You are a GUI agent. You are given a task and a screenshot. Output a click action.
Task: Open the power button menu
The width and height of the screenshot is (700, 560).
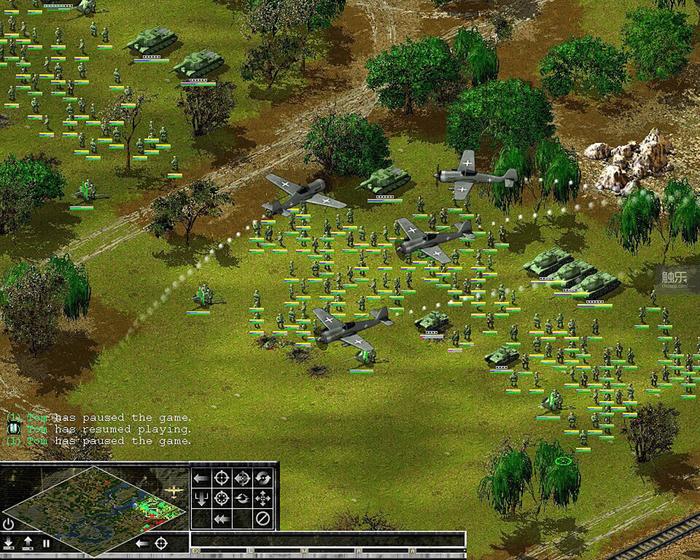(9, 524)
